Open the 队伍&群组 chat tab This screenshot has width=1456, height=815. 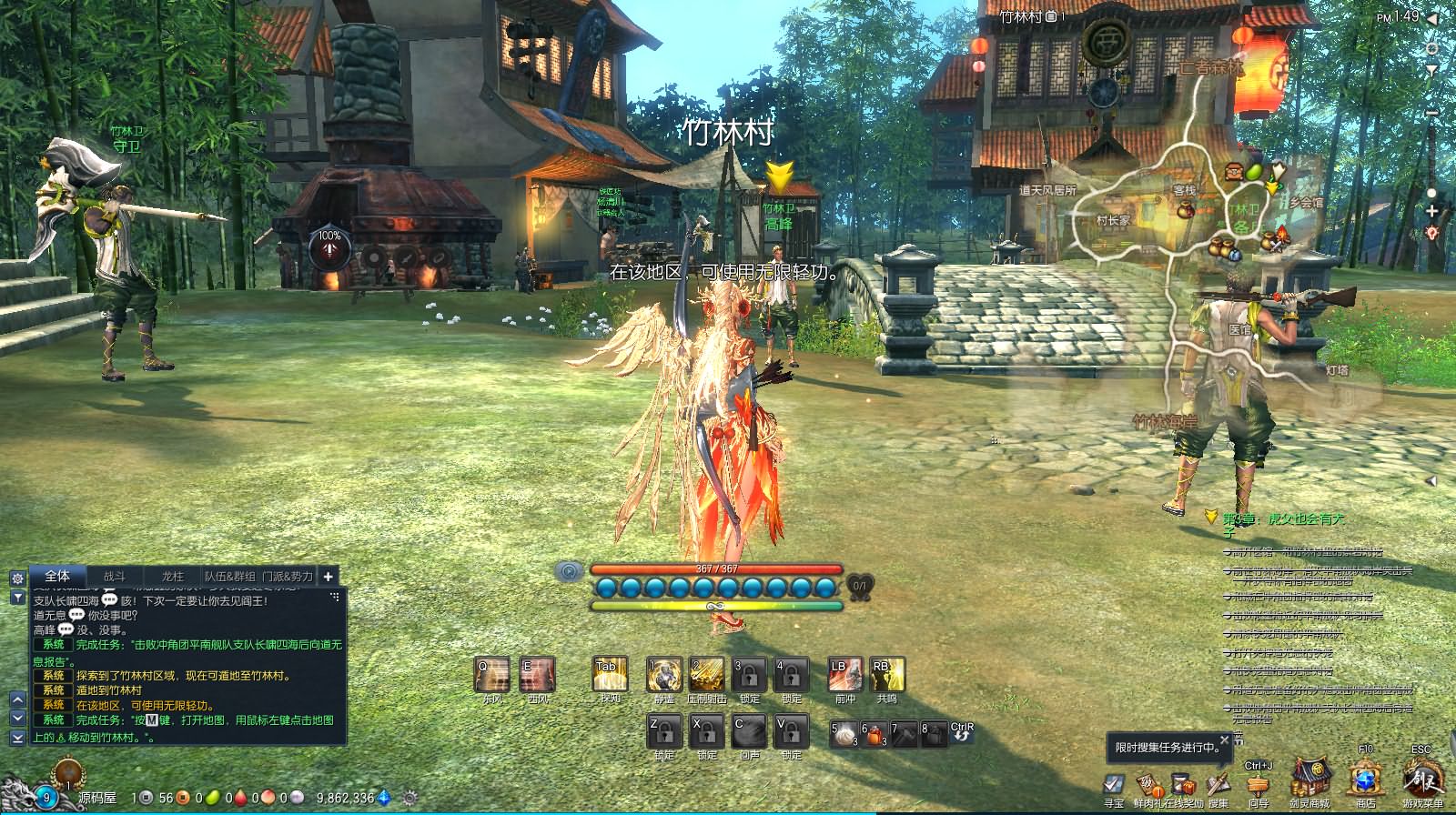click(229, 576)
